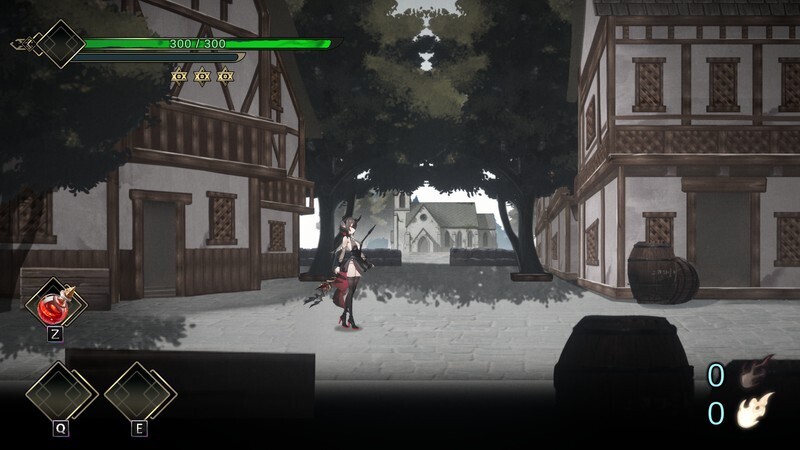The width and height of the screenshot is (800, 450).
Task: Click the diamond emblem beside the health bar
Action: (57, 44)
